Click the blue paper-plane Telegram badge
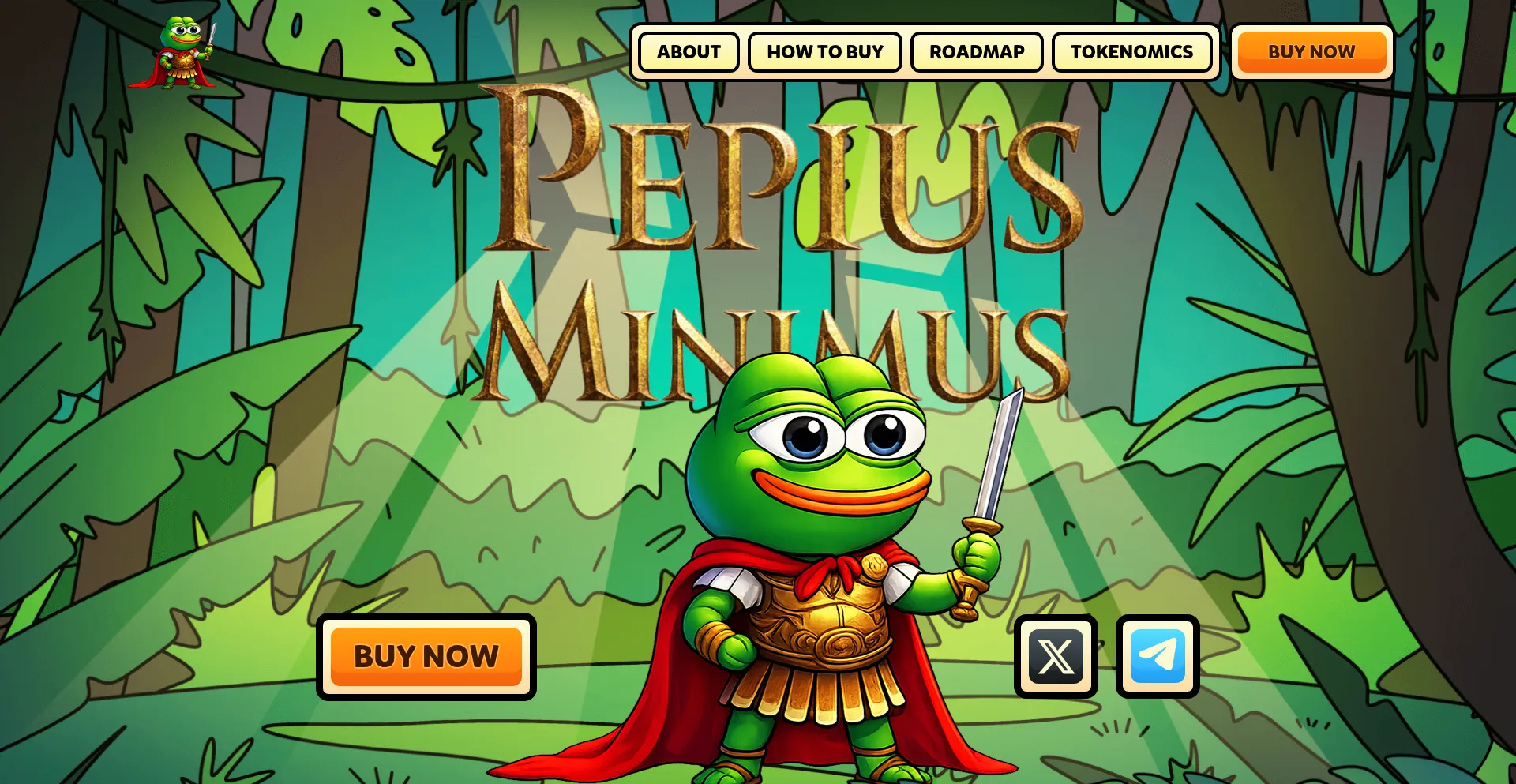The height and width of the screenshot is (784, 1516). (1157, 656)
